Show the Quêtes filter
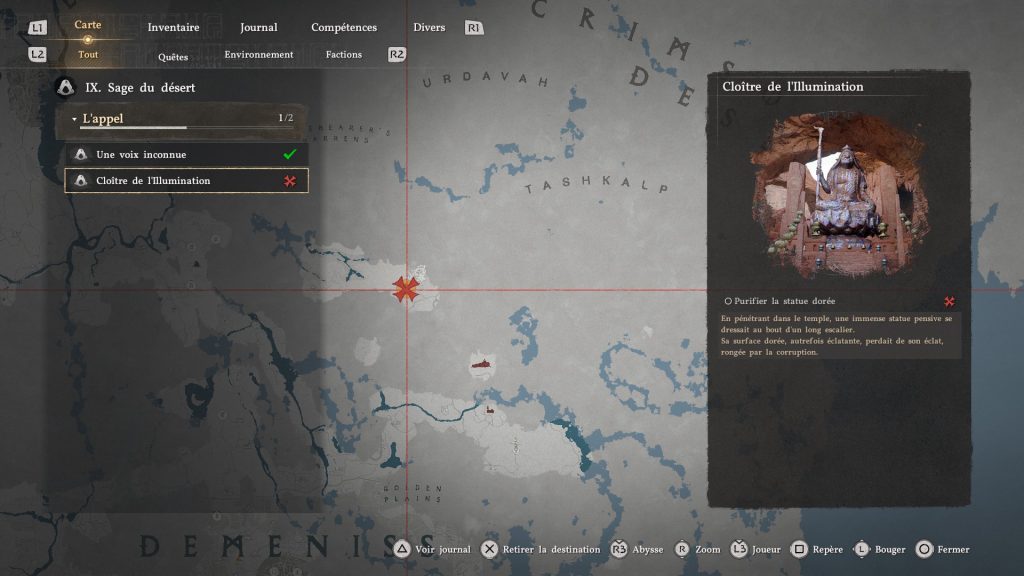 coord(173,56)
